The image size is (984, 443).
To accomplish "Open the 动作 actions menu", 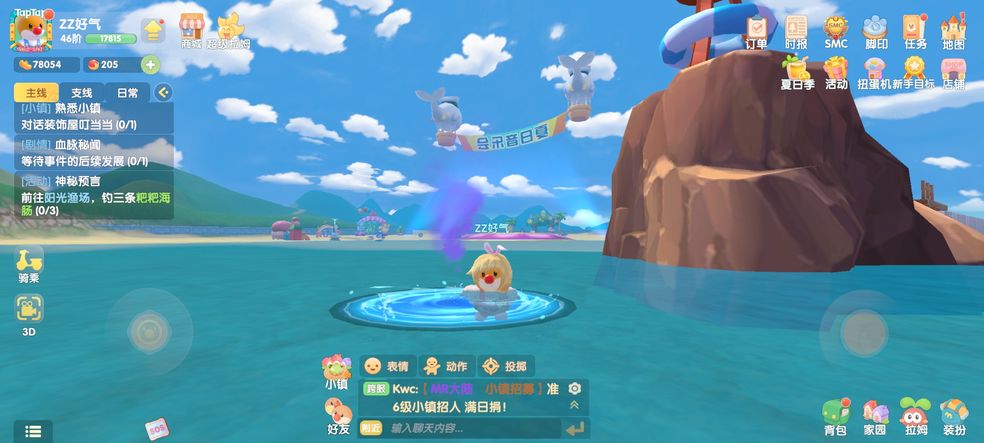I will 444,366.
